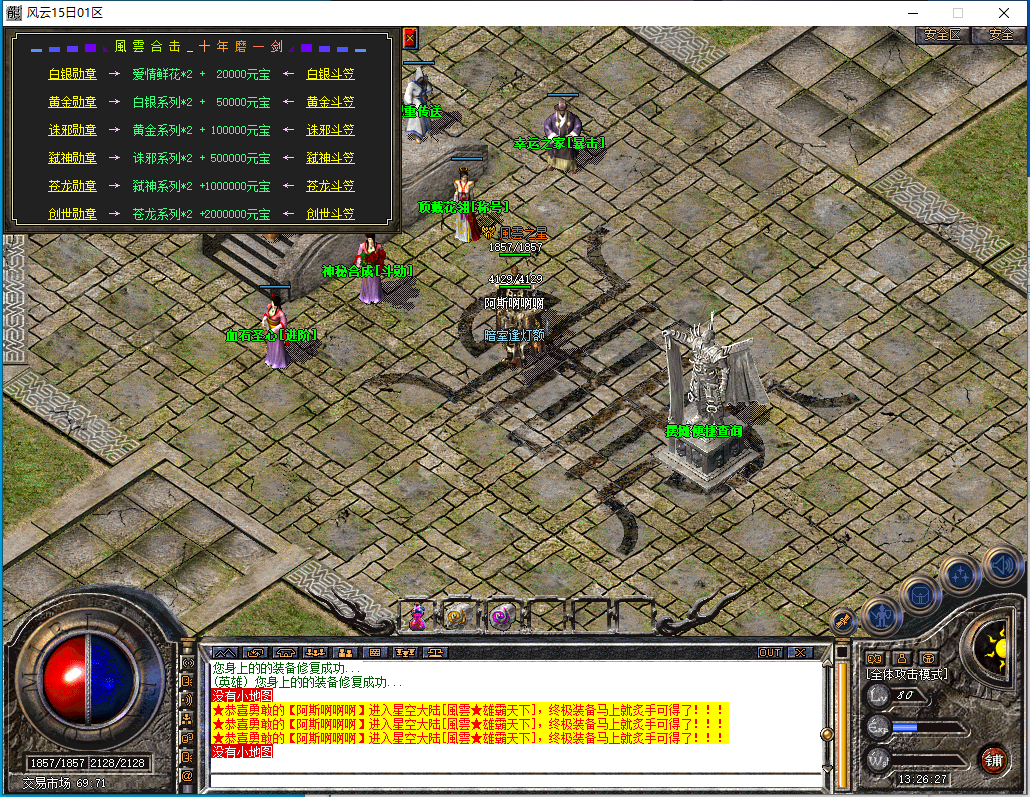Choose the 创世斗笠 link
Viewport: 1030px width, 797px height.
coord(330,214)
